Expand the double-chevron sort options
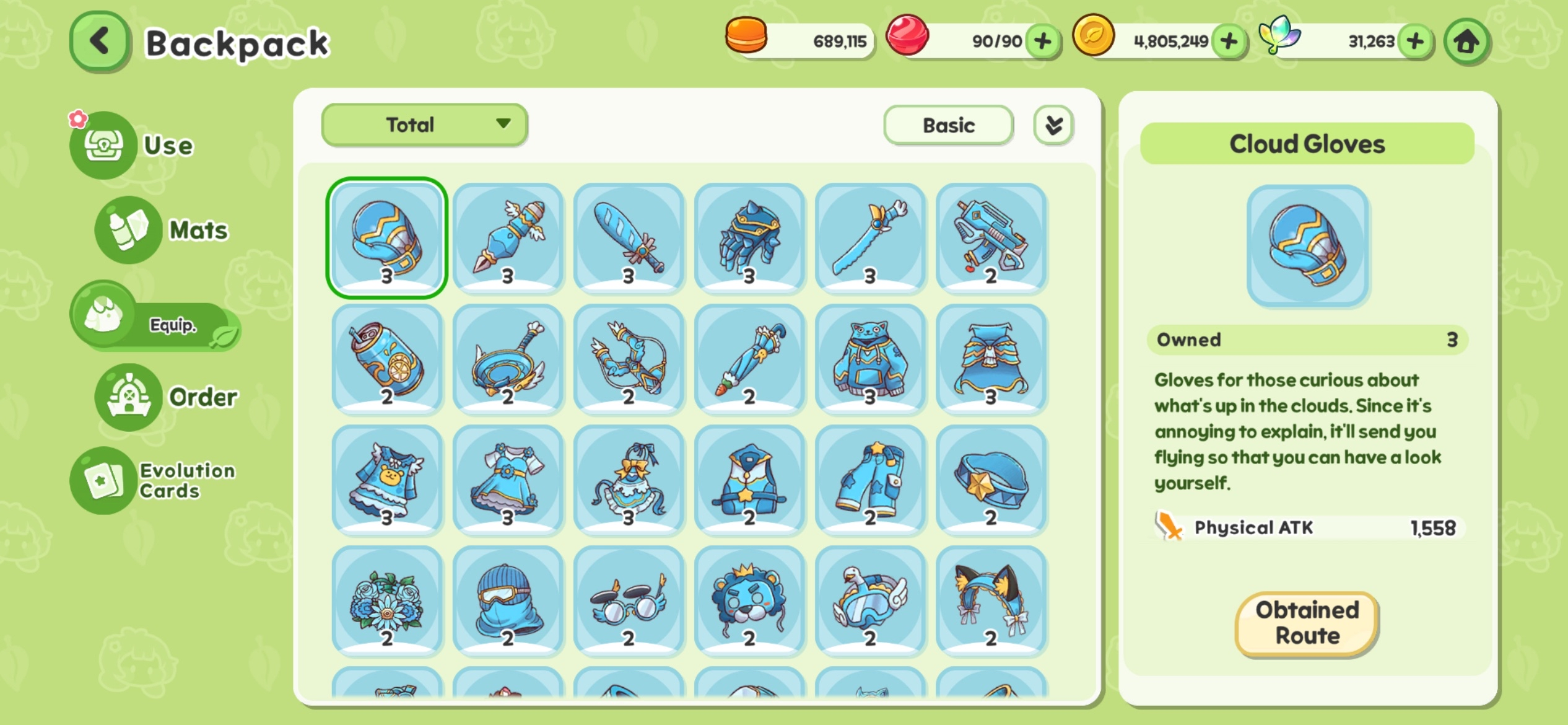The width and height of the screenshot is (1568, 725). pos(1053,125)
